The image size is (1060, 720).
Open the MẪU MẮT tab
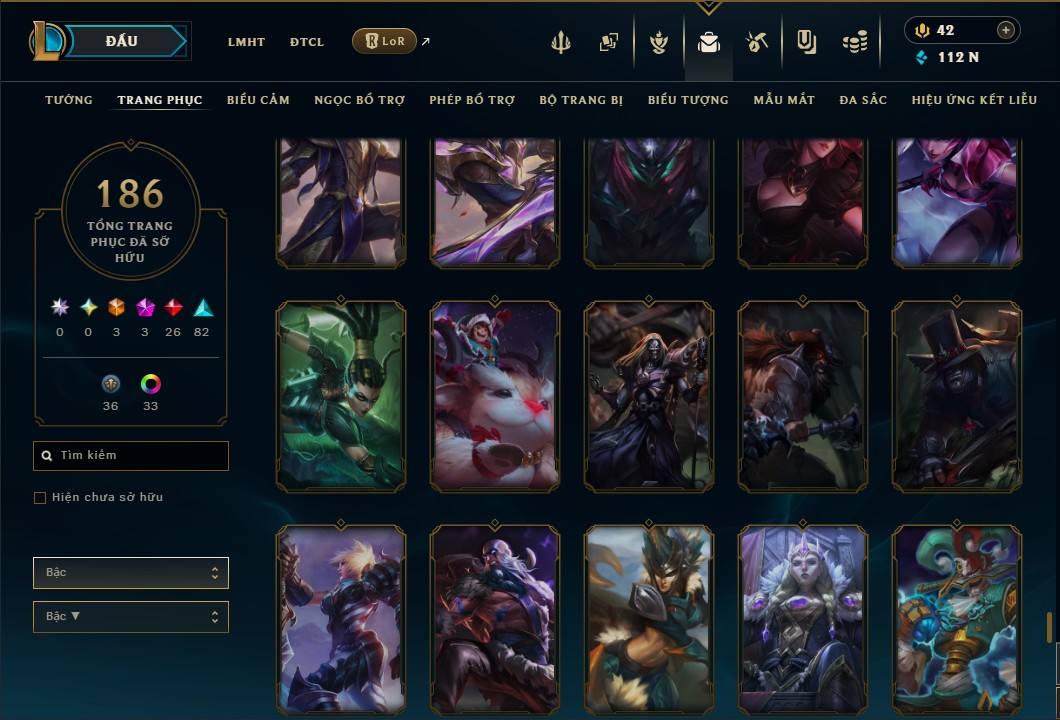click(784, 100)
